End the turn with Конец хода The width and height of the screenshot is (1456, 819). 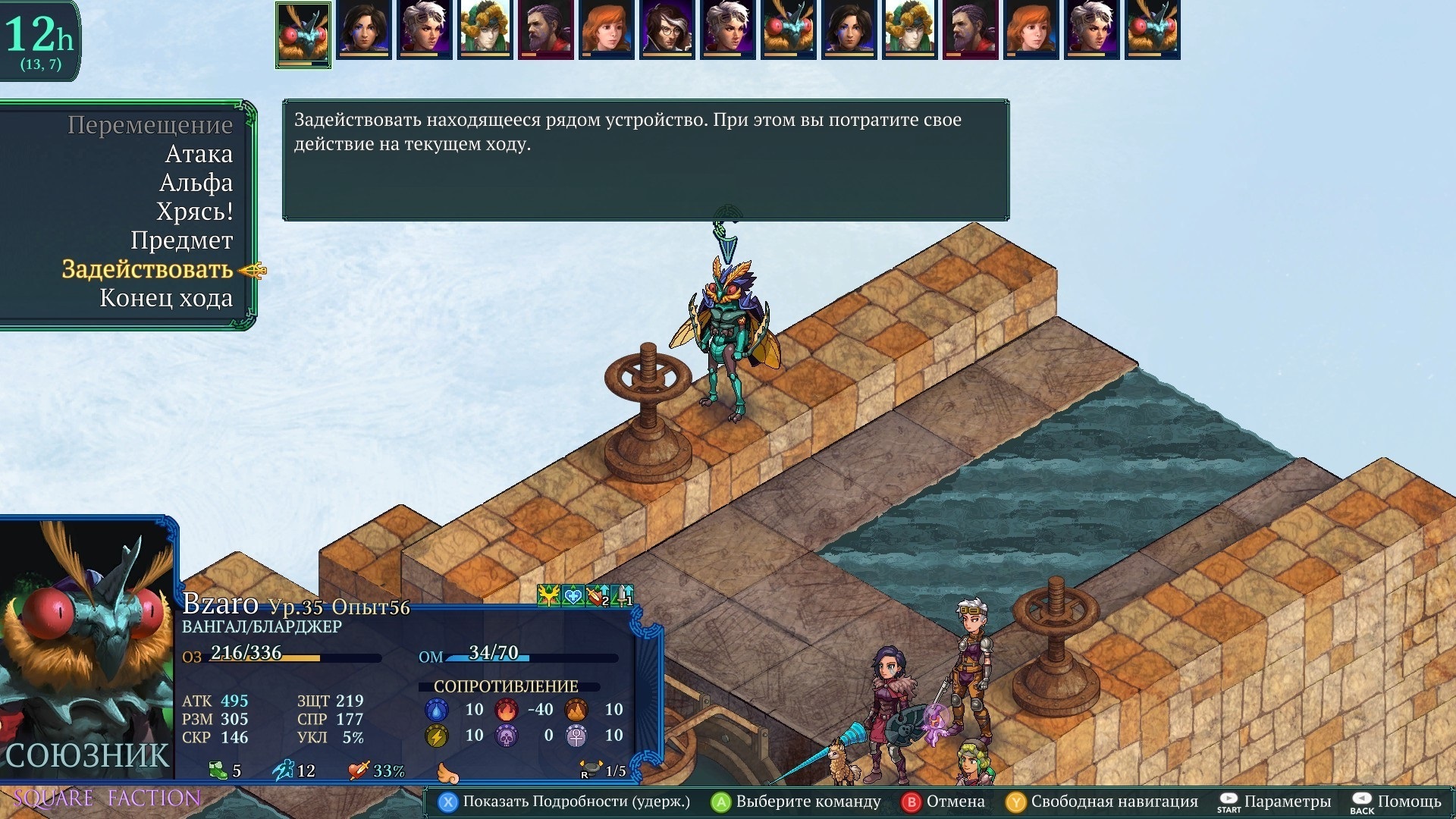(166, 298)
